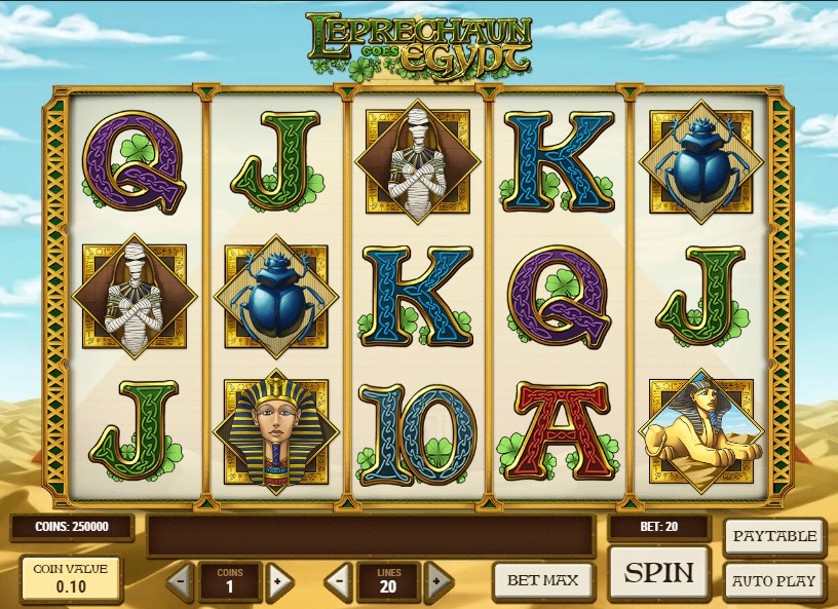Viewport: 838px width, 609px height.
Task: Change the coin value setting
Action: (69, 577)
